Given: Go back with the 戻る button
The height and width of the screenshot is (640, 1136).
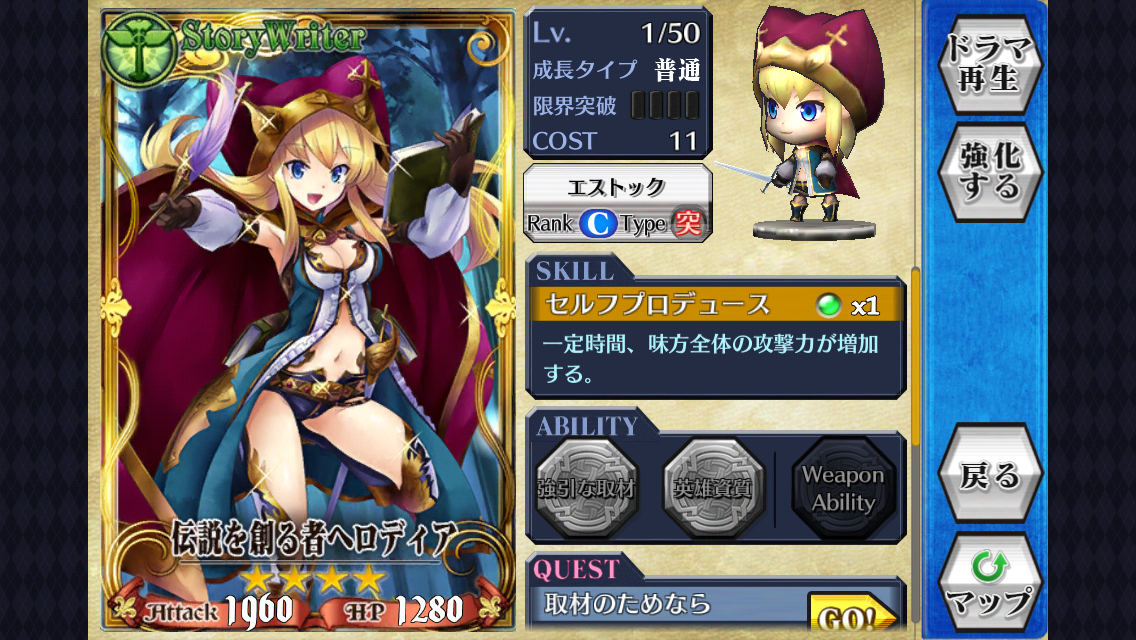Looking at the screenshot, I should [989, 474].
